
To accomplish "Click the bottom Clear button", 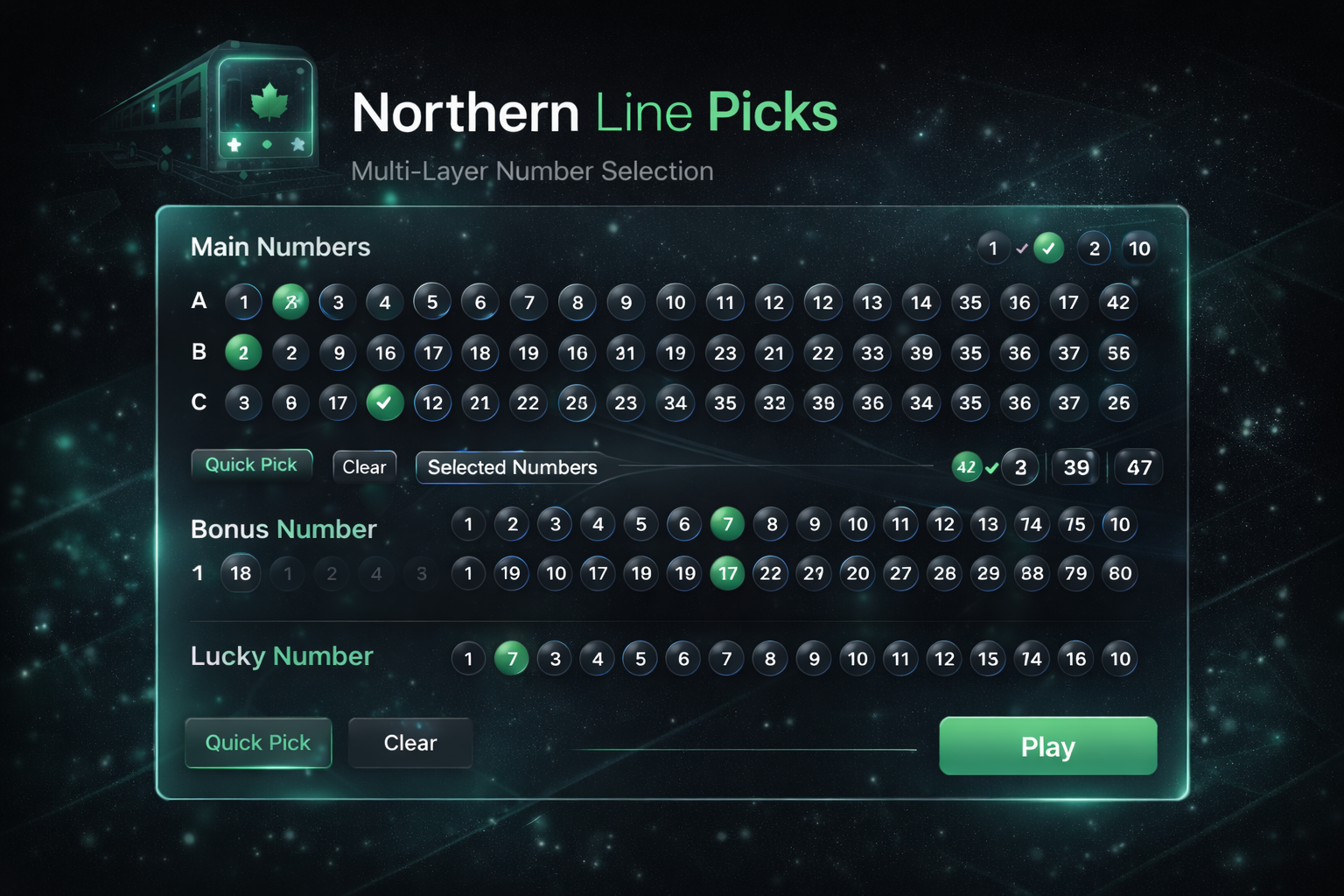I will click(x=410, y=743).
